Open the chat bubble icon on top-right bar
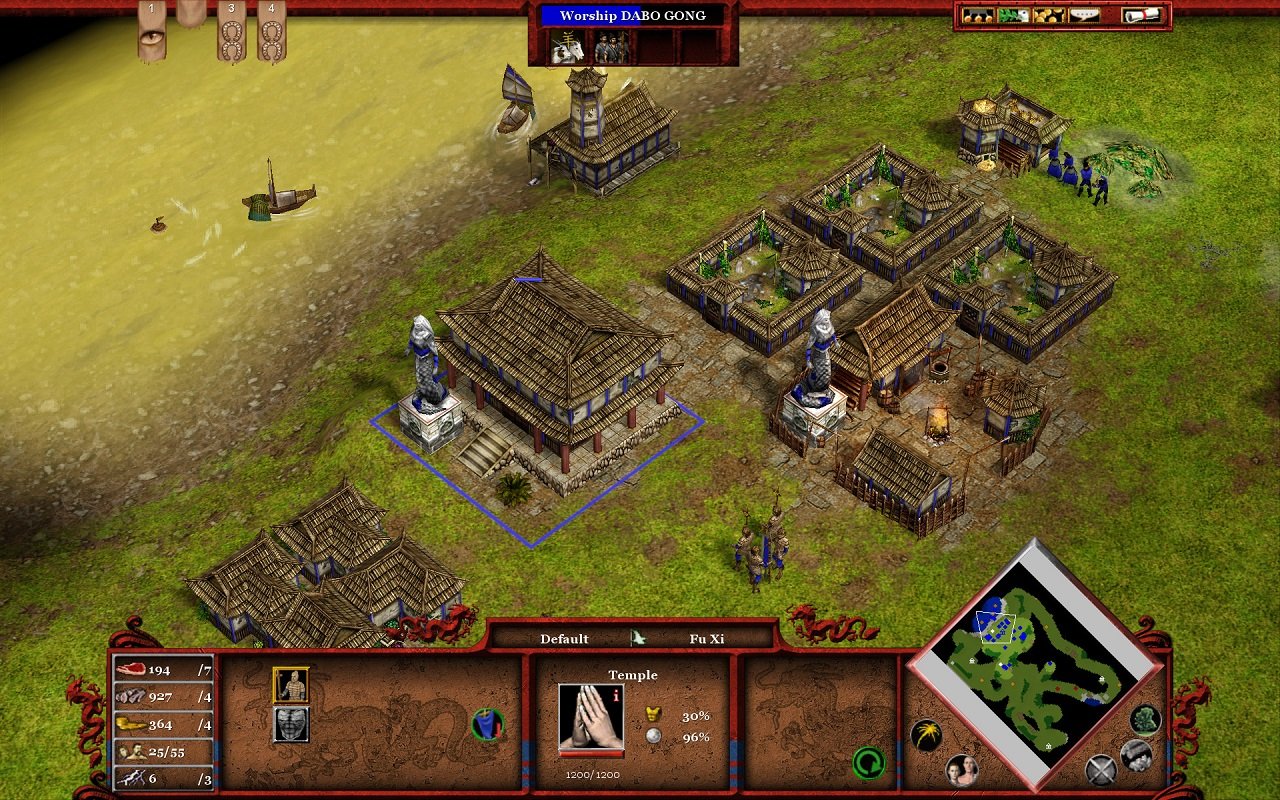Image resolution: width=1280 pixels, height=800 pixels. coord(1084,15)
